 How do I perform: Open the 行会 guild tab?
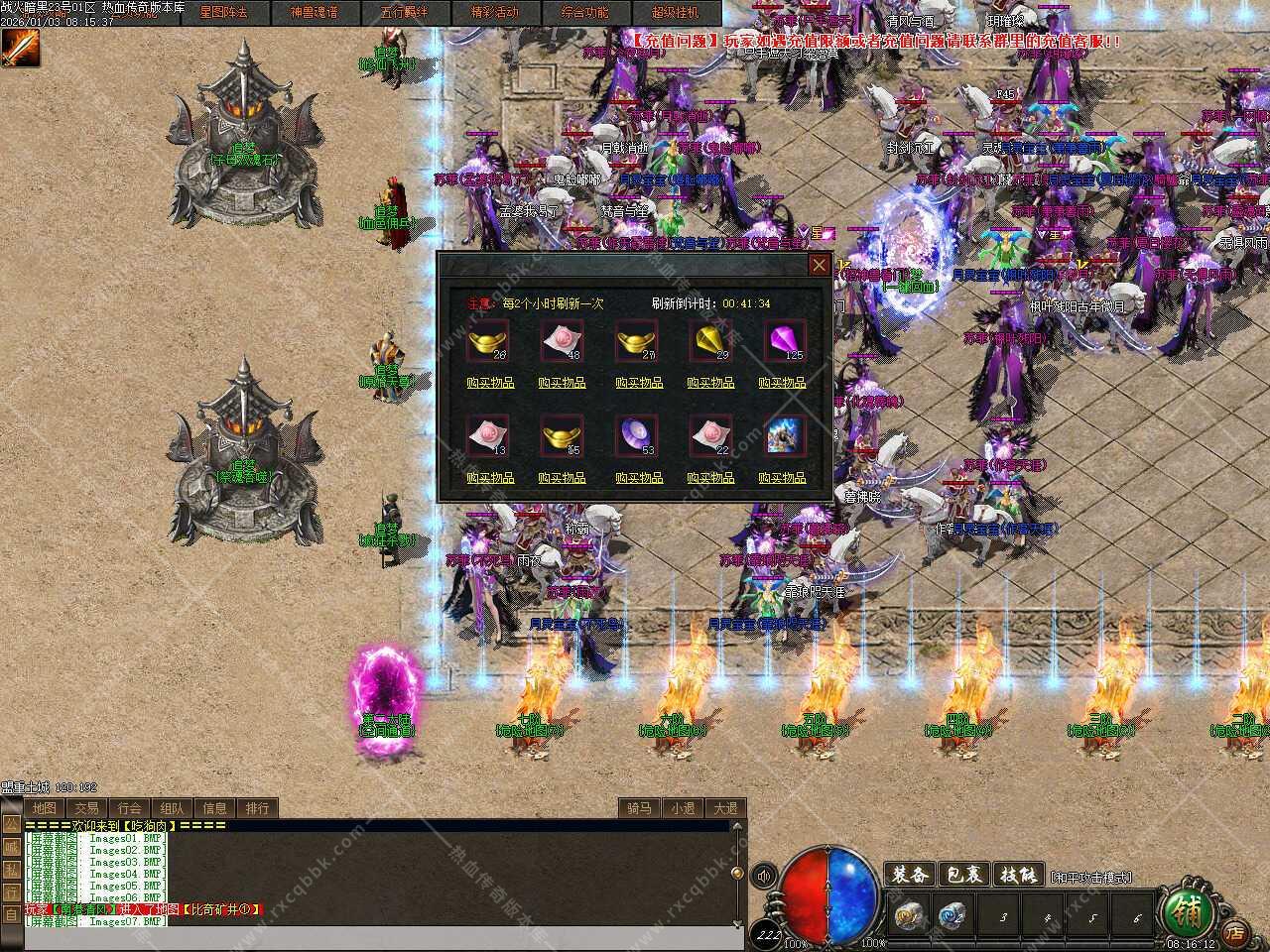pos(129,808)
